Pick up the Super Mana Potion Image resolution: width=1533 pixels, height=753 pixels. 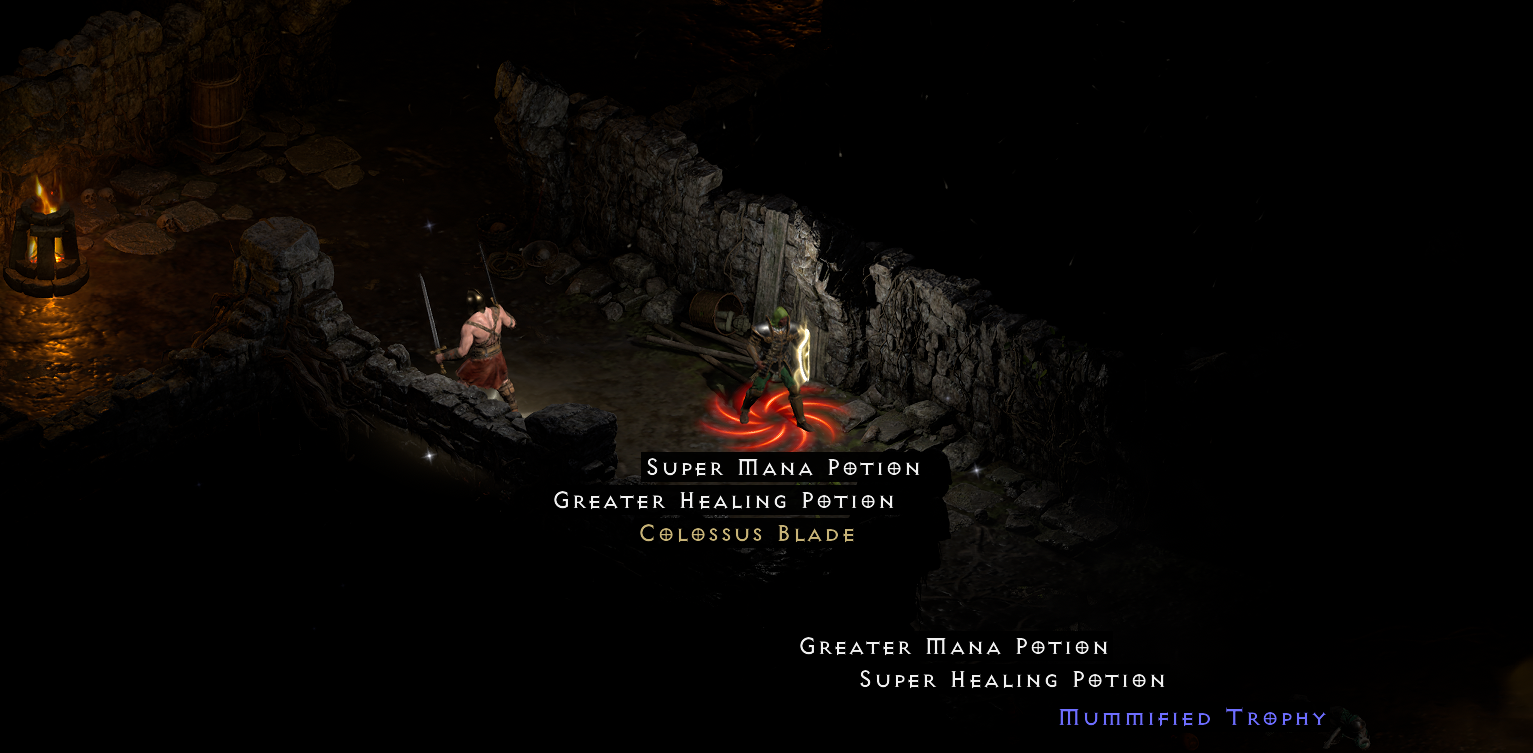coord(783,467)
